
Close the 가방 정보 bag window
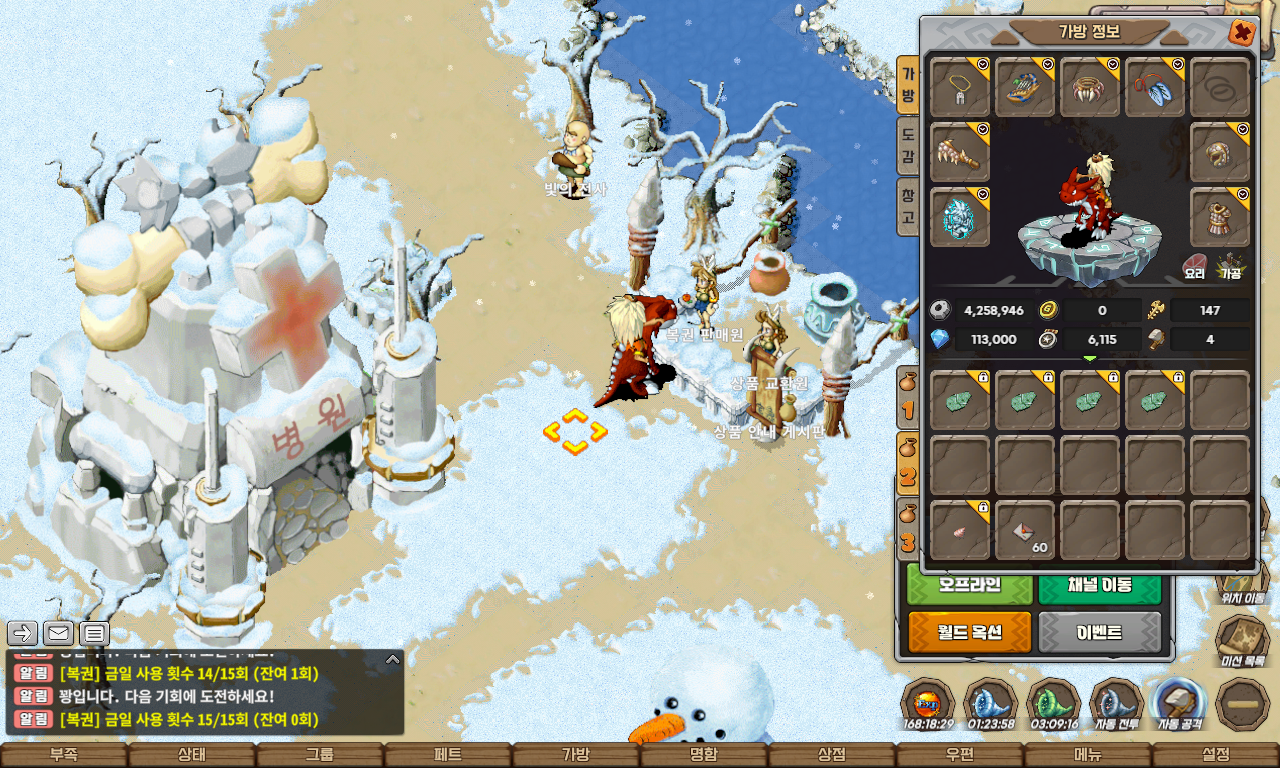click(1242, 32)
